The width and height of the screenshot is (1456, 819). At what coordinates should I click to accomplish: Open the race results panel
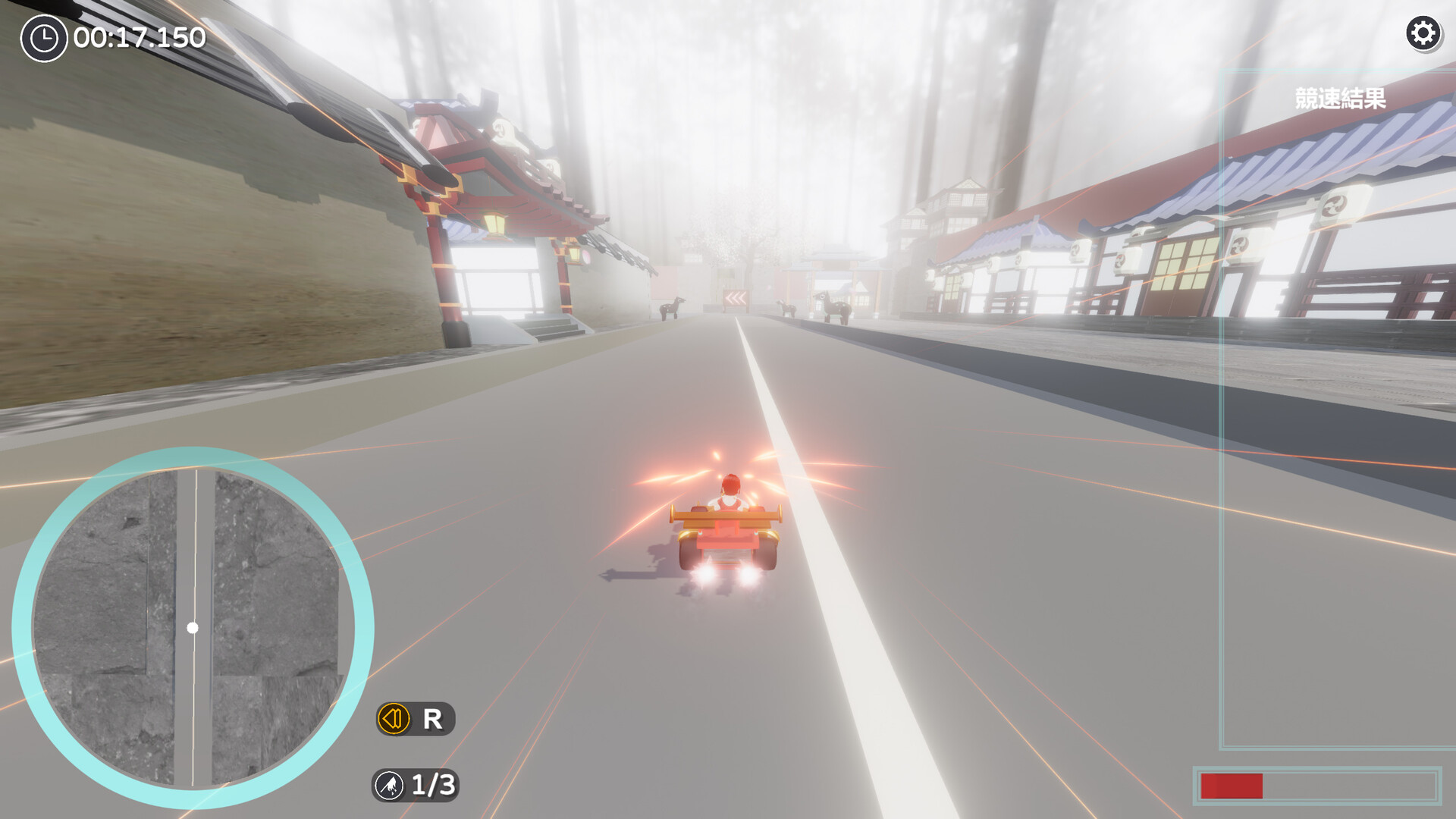pos(1339,97)
